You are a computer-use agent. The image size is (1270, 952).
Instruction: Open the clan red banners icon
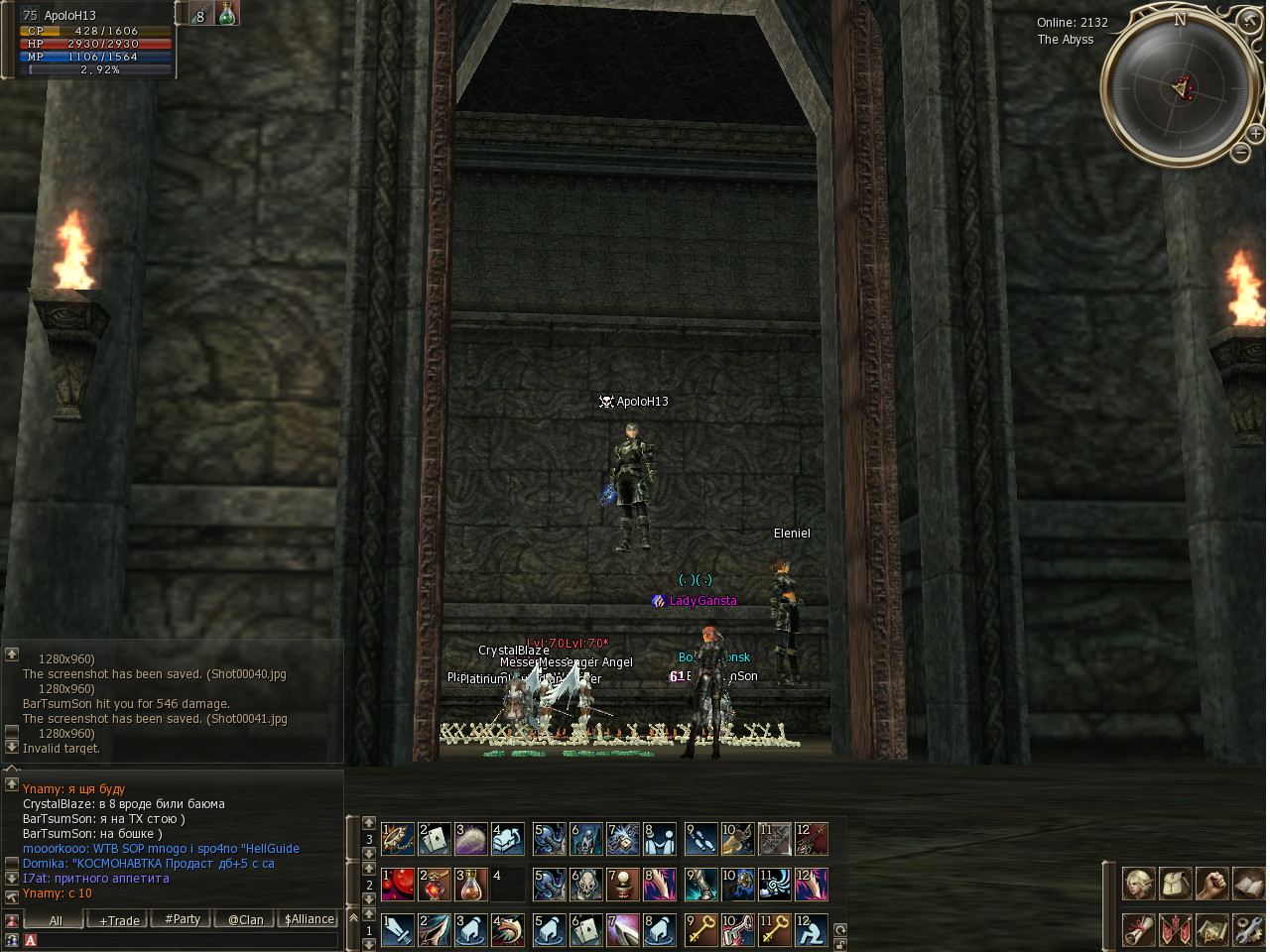pyautogui.click(x=1176, y=929)
